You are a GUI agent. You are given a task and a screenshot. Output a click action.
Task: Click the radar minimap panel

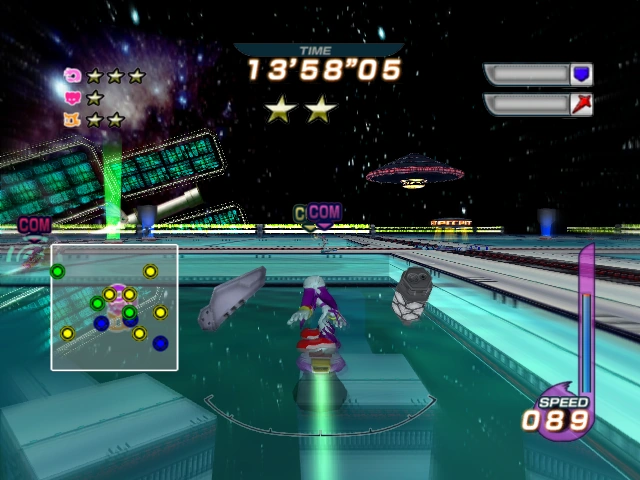coord(114,307)
